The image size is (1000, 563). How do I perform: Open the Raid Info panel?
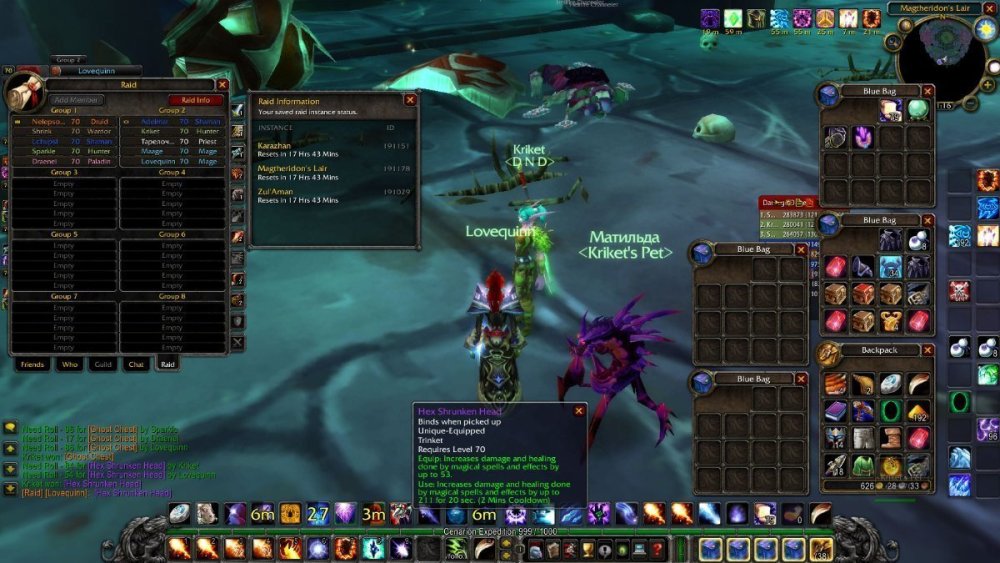tap(195, 100)
